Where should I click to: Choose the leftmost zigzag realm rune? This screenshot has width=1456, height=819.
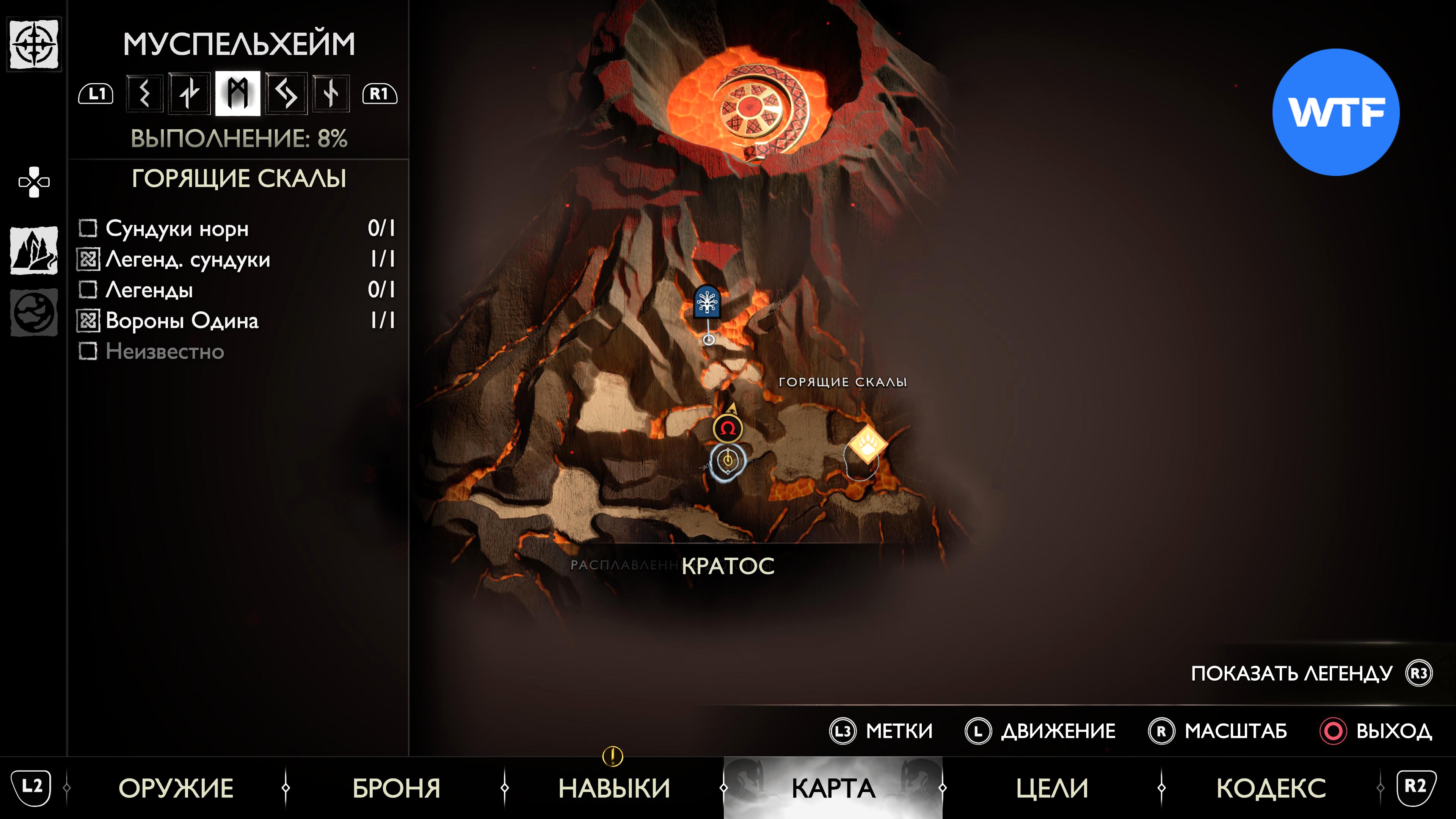point(145,93)
